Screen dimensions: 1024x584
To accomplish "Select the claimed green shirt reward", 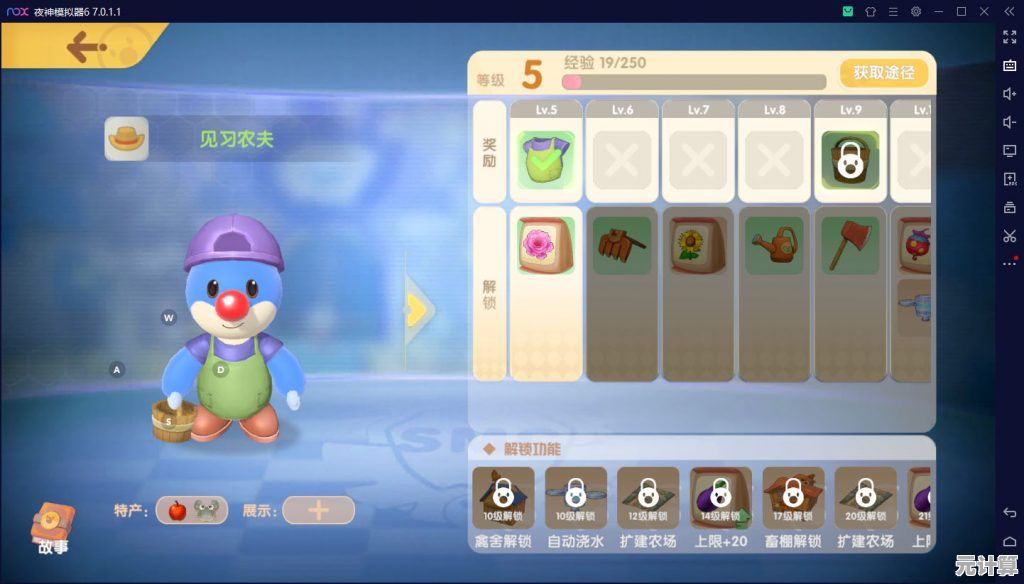I will (x=546, y=160).
